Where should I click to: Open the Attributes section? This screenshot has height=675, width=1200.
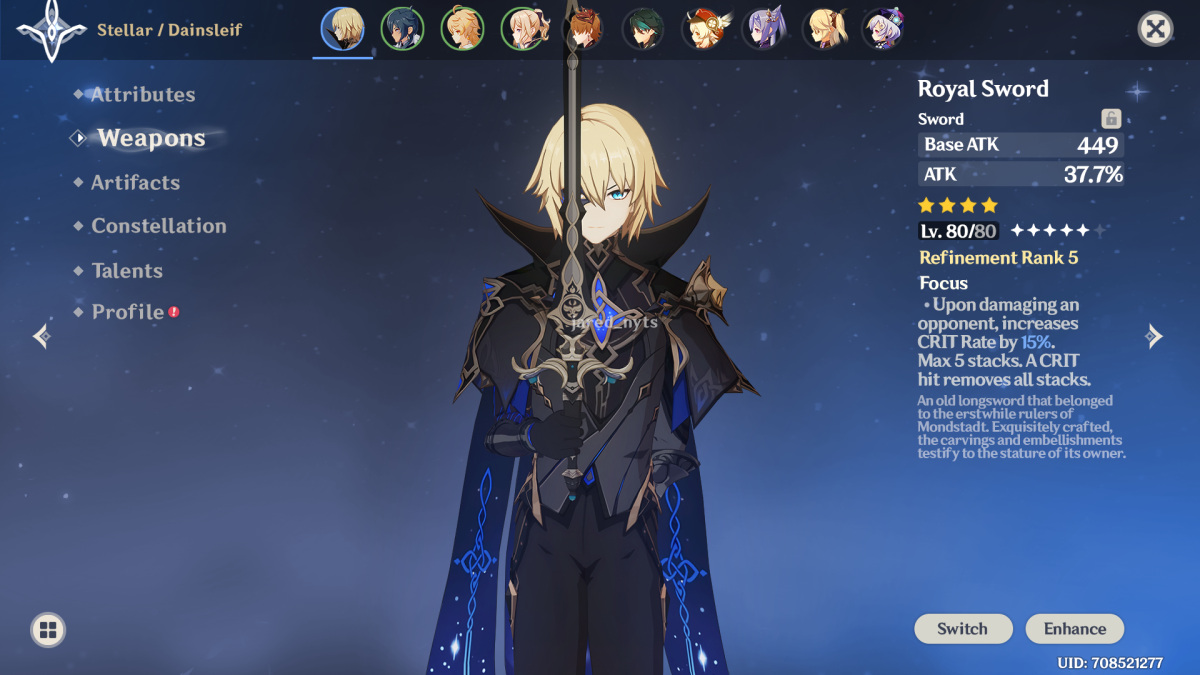point(142,95)
